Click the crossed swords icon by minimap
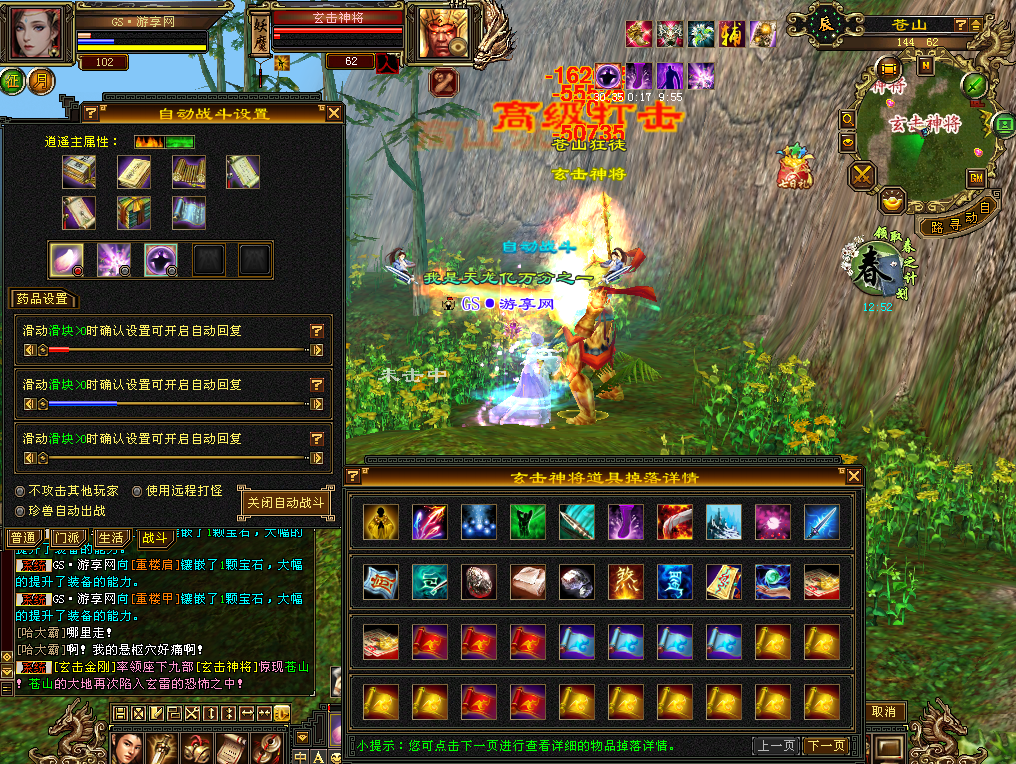The width and height of the screenshot is (1016, 764). [x=862, y=176]
